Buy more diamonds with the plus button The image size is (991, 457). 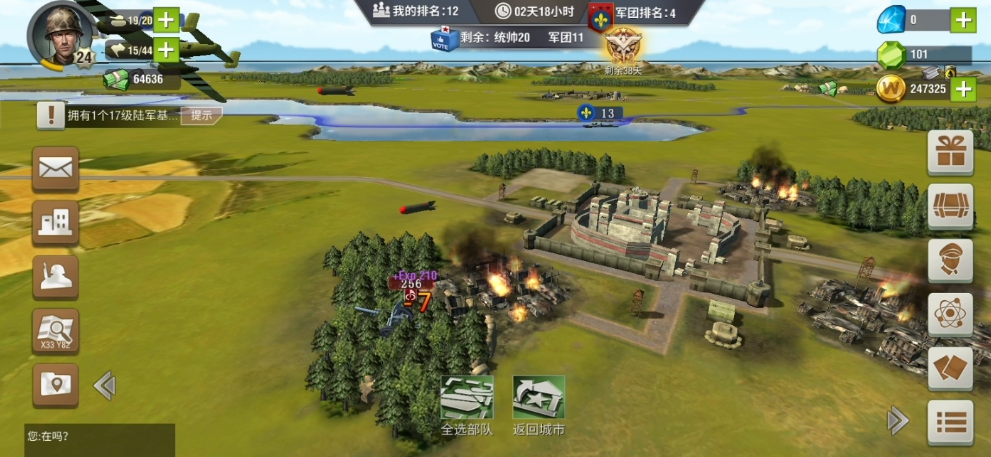click(x=962, y=19)
